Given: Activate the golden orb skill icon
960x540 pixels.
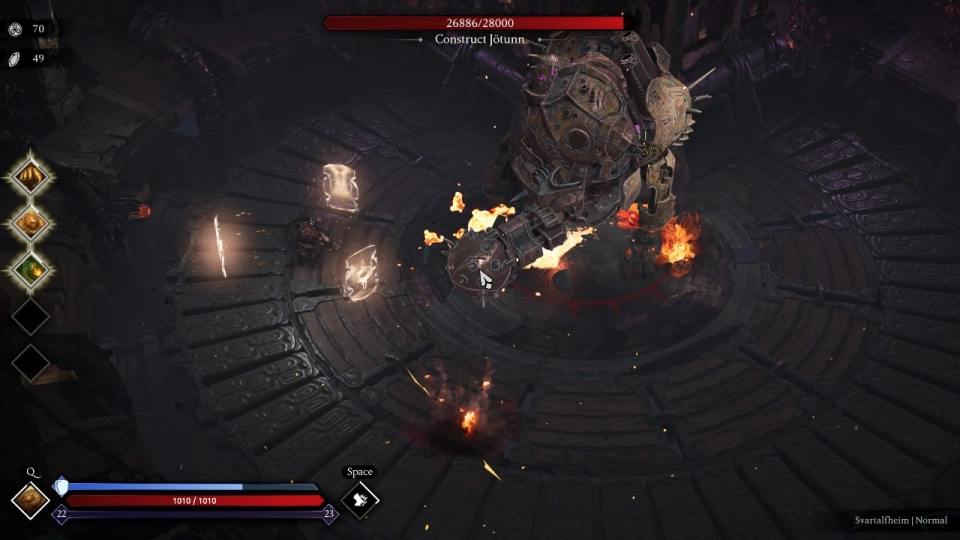Looking at the screenshot, I should click(30, 224).
